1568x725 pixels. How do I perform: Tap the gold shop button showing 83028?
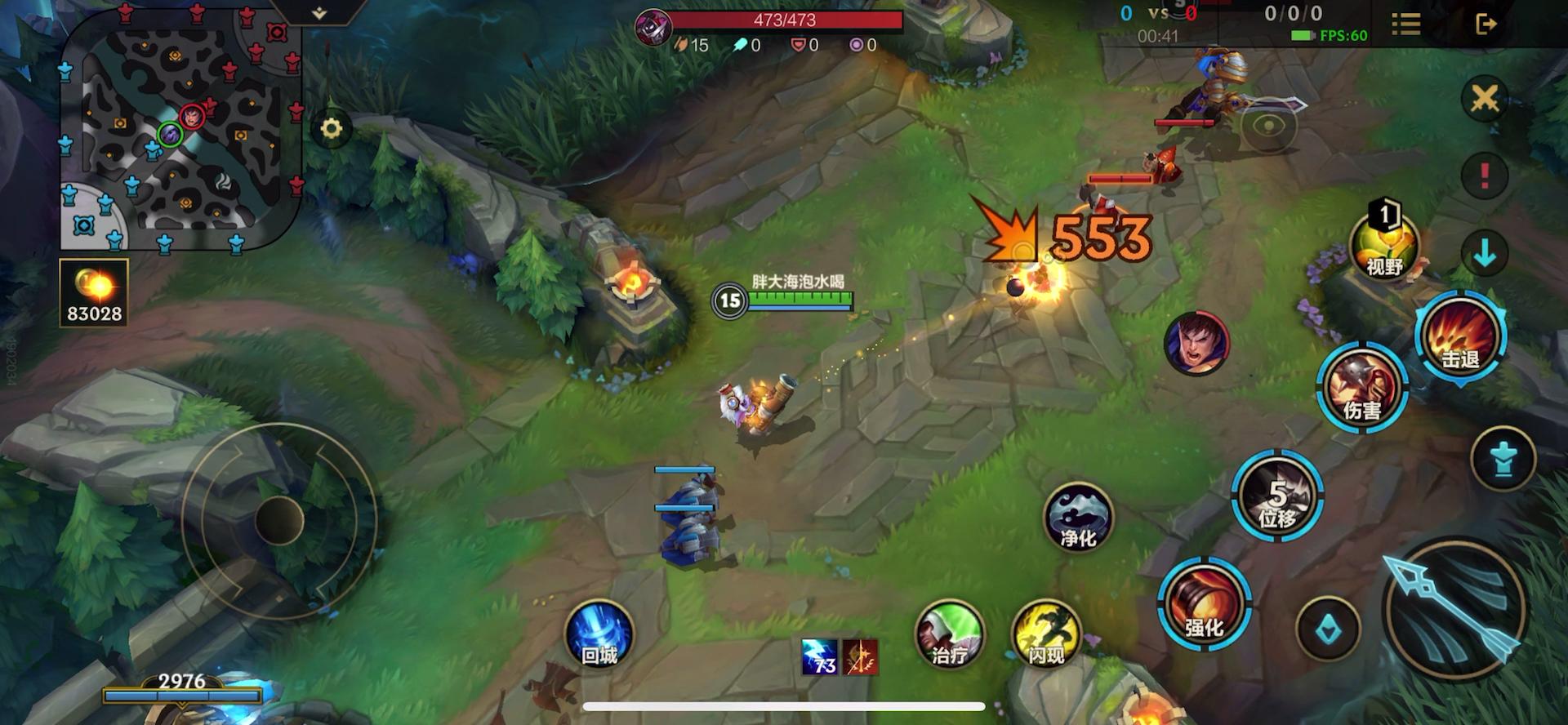click(94, 292)
